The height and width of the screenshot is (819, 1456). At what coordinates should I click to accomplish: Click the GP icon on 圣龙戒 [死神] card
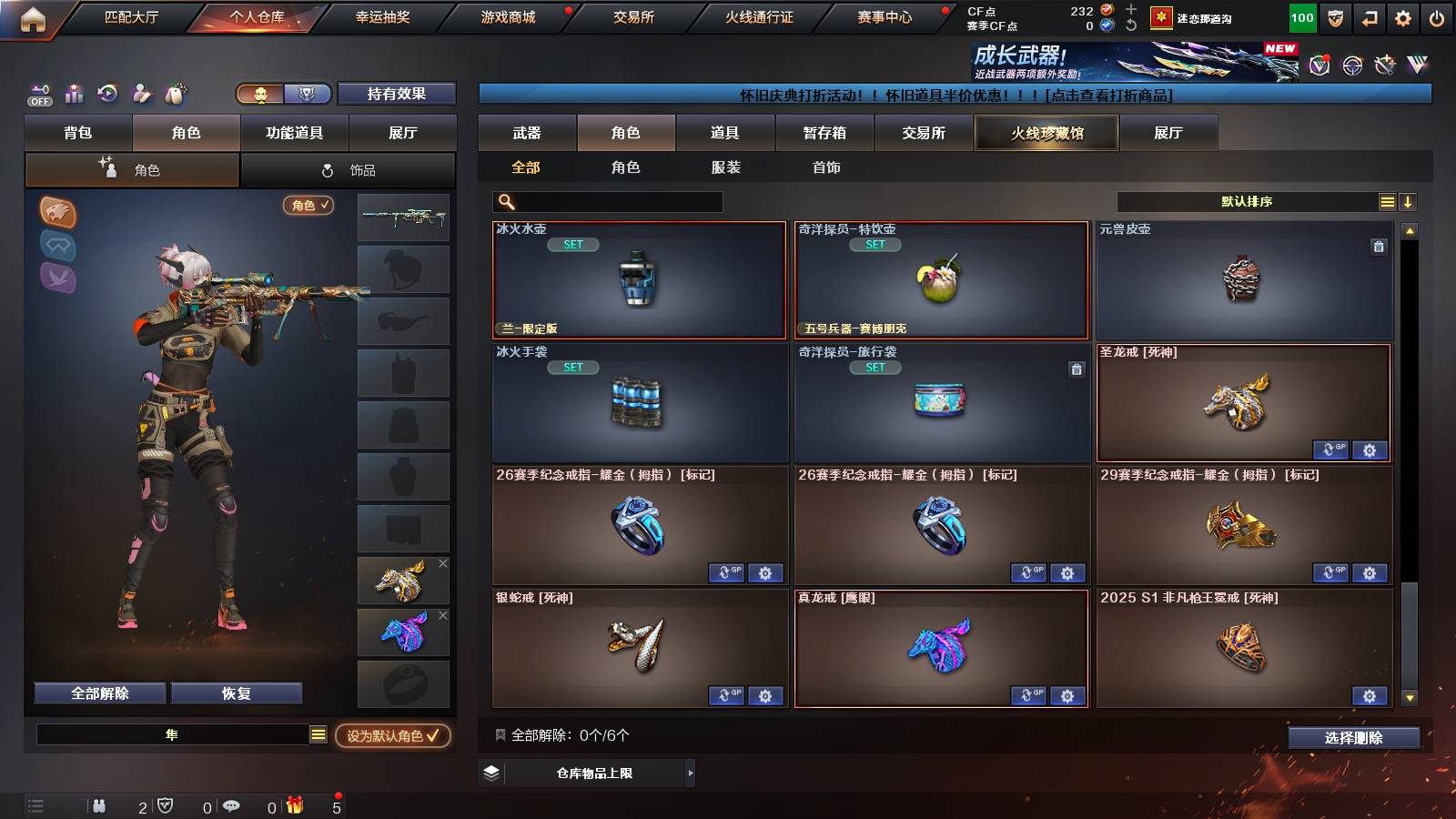[1332, 450]
